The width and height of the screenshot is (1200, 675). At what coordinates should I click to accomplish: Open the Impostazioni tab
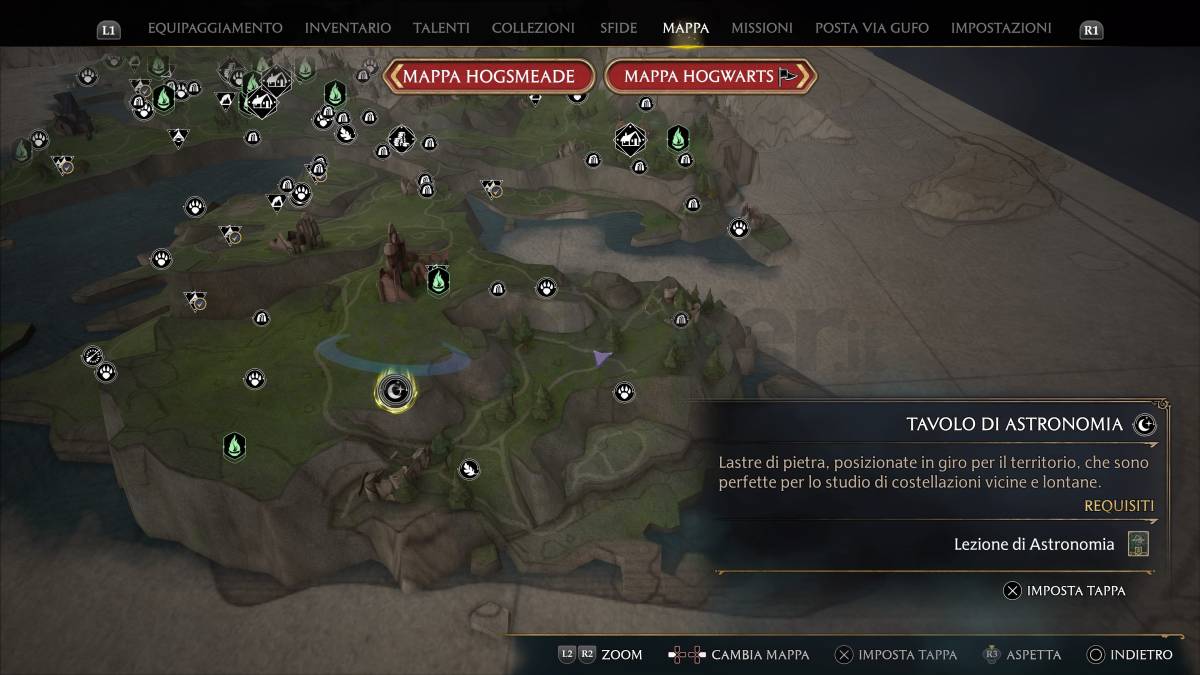pyautogui.click(x=1001, y=28)
